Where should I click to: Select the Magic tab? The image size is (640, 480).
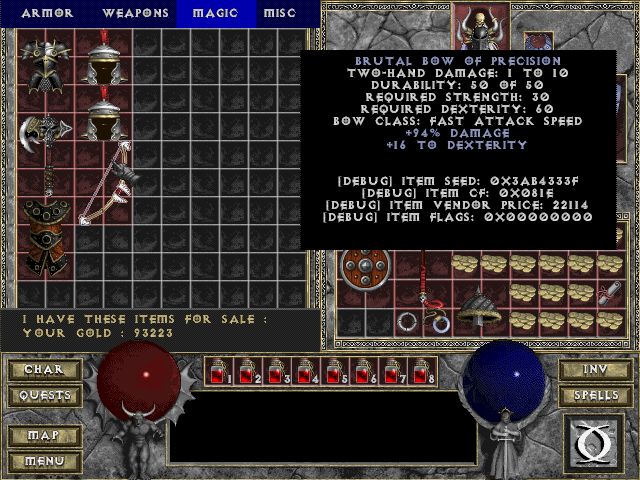(x=215, y=13)
